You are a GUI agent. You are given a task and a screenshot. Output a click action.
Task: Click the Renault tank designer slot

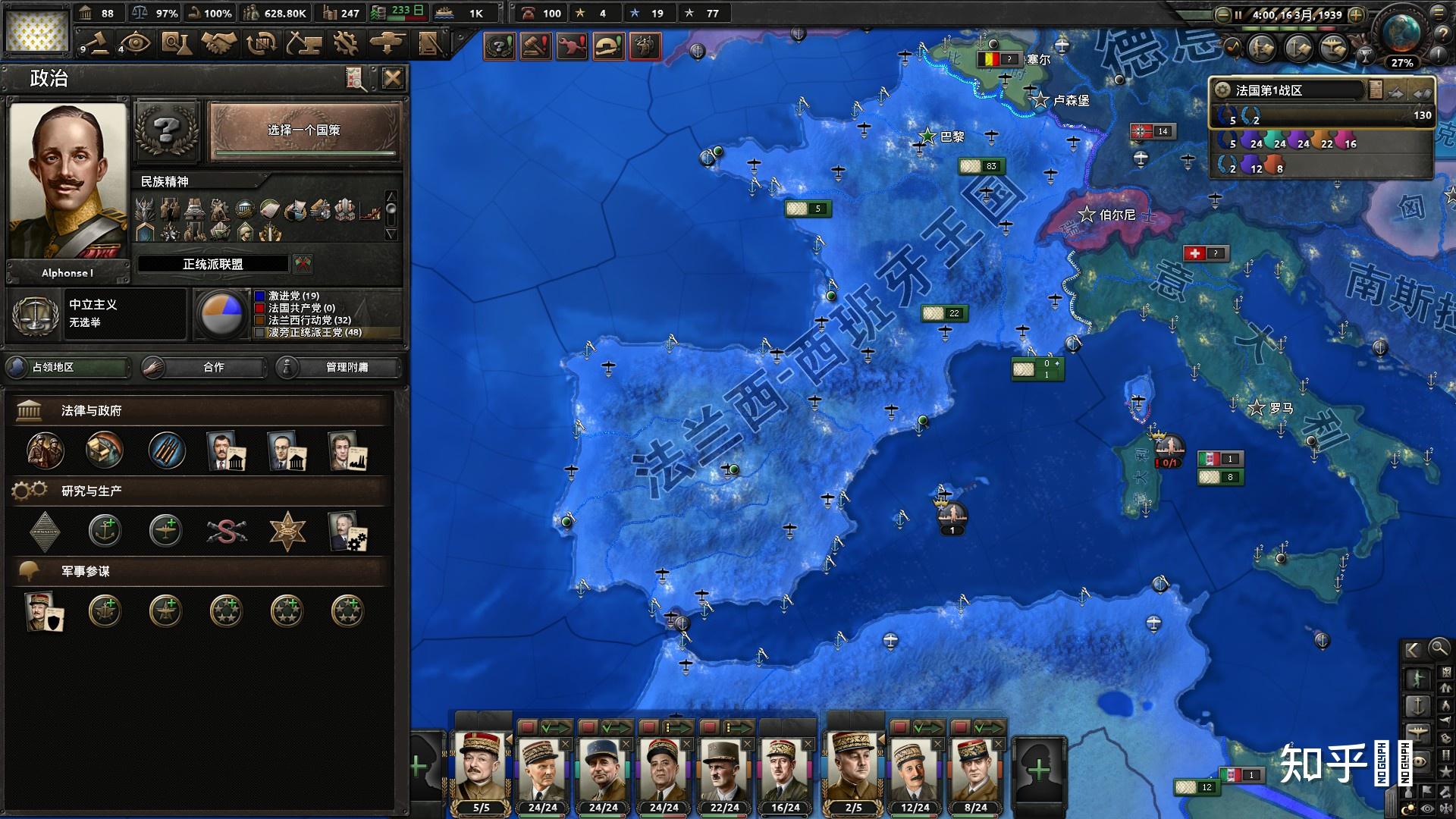point(45,531)
